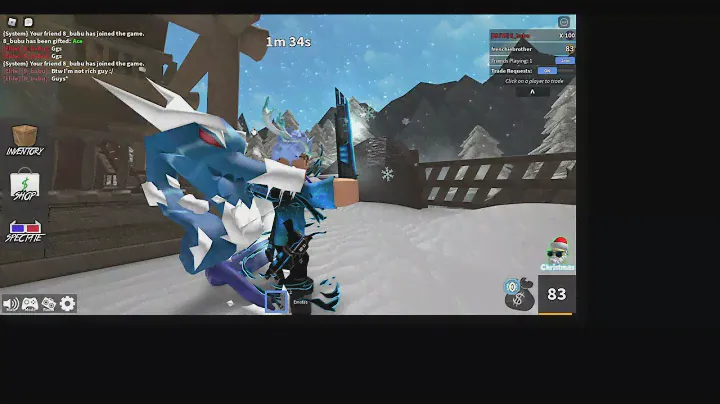Click the gamepad mode icon
The width and height of the screenshot is (720, 404).
click(x=30, y=303)
